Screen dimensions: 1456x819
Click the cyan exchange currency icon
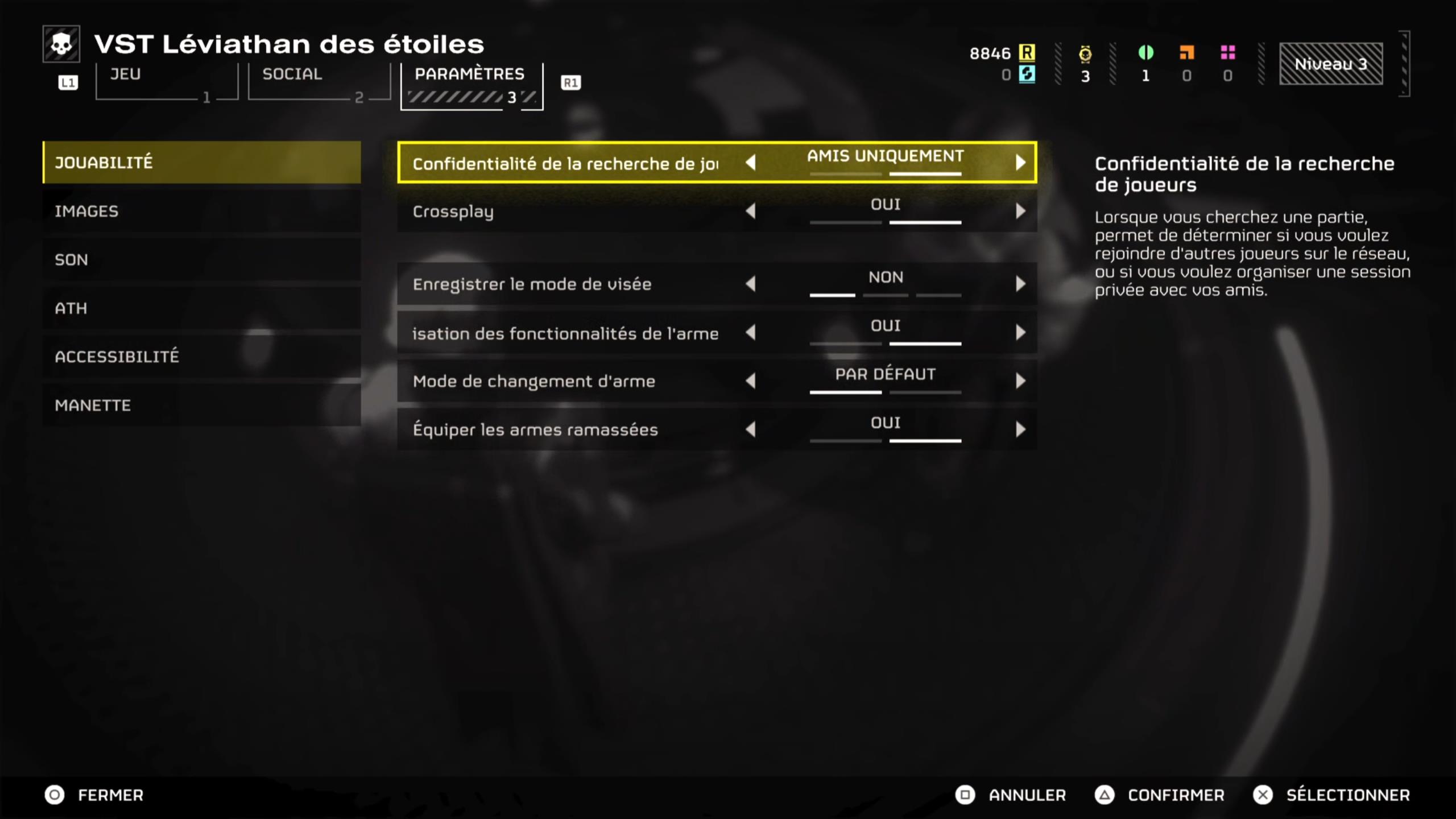click(1027, 74)
